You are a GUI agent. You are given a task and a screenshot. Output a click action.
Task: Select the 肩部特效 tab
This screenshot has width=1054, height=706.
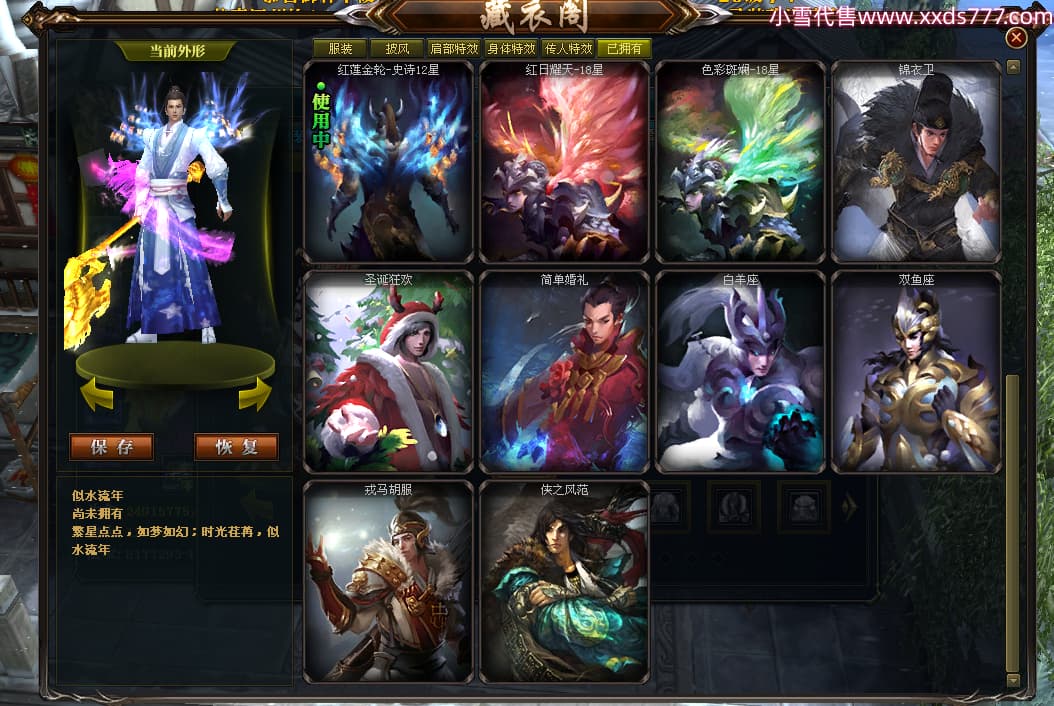[x=454, y=48]
